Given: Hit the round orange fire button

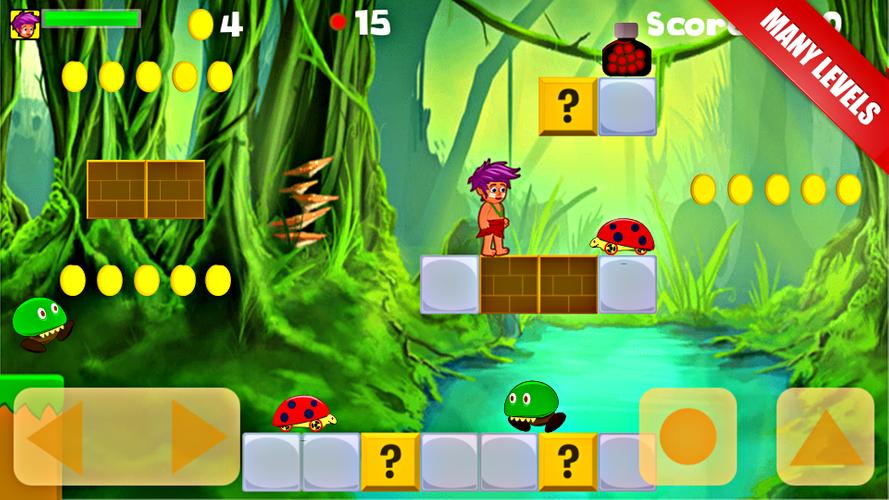Looking at the screenshot, I should tap(688, 436).
